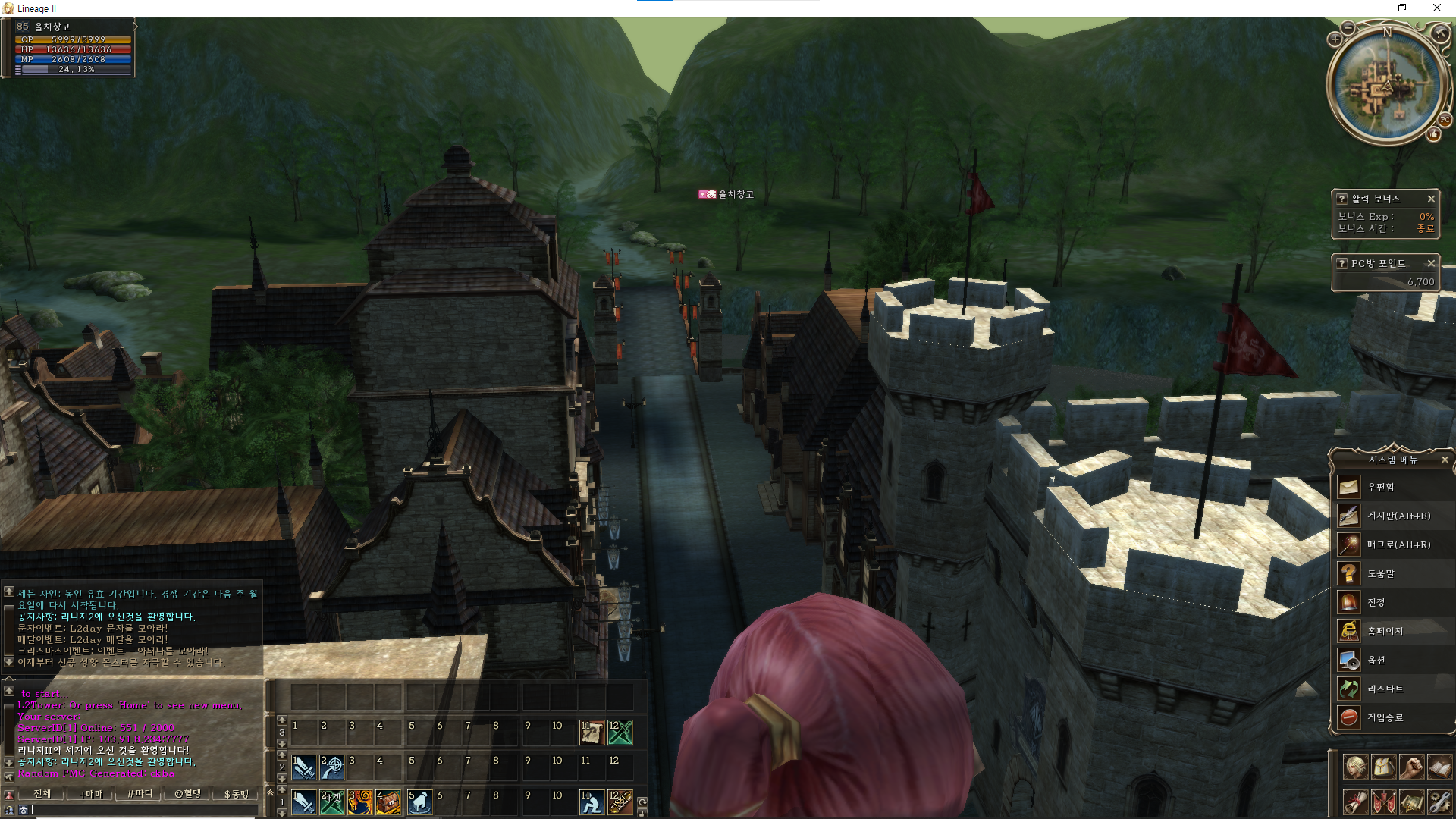Open 게시판 bulletin board from system menu

point(1398,516)
